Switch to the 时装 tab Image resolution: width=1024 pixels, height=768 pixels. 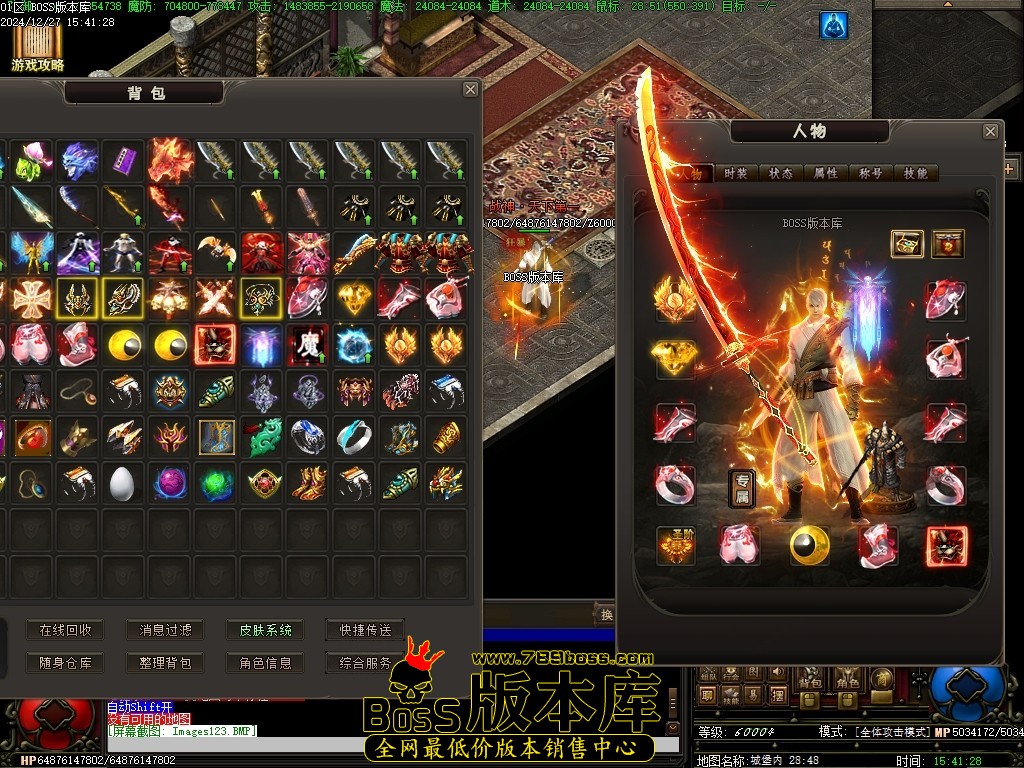[x=735, y=173]
